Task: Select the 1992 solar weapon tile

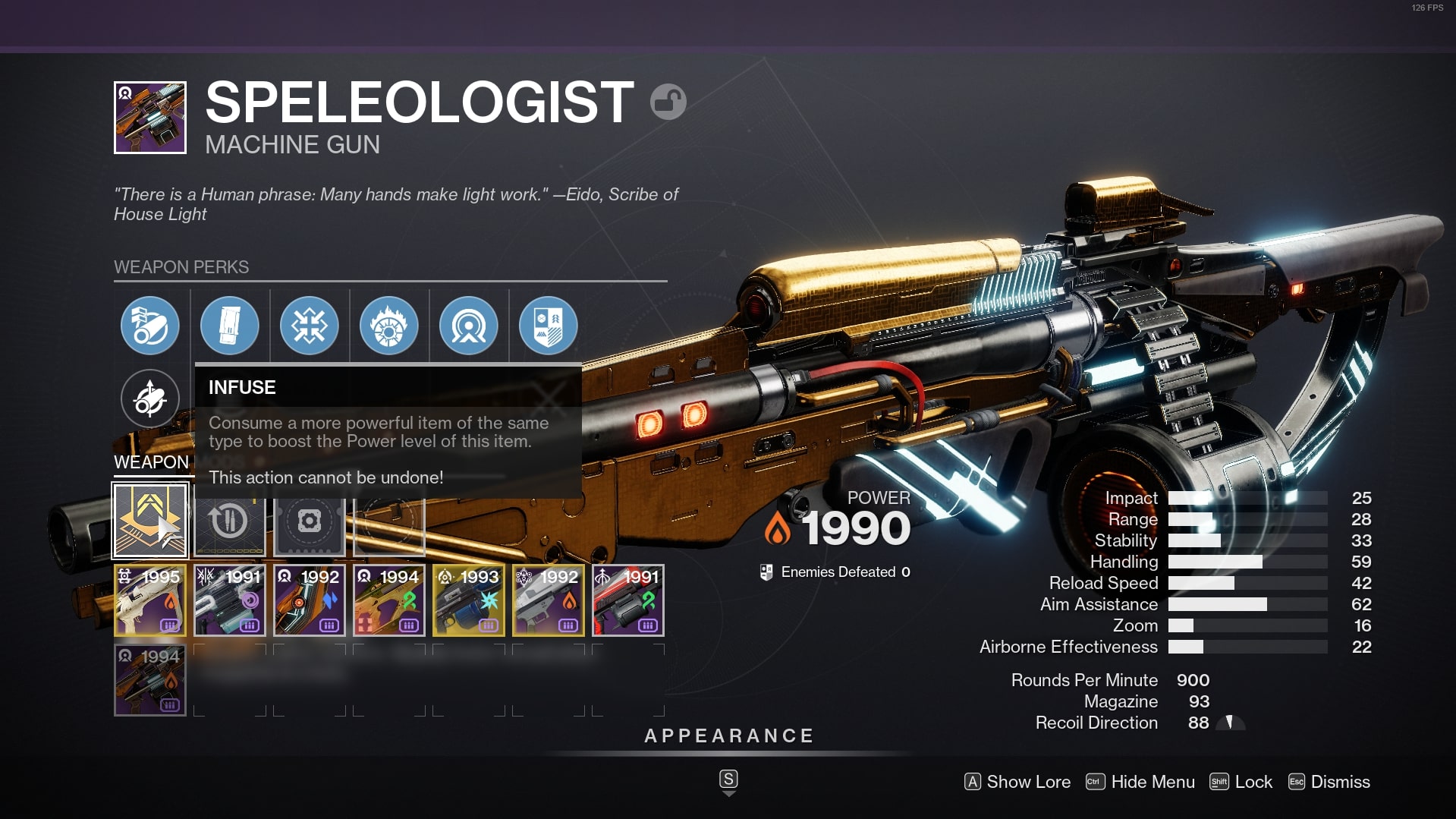Action: (548, 600)
